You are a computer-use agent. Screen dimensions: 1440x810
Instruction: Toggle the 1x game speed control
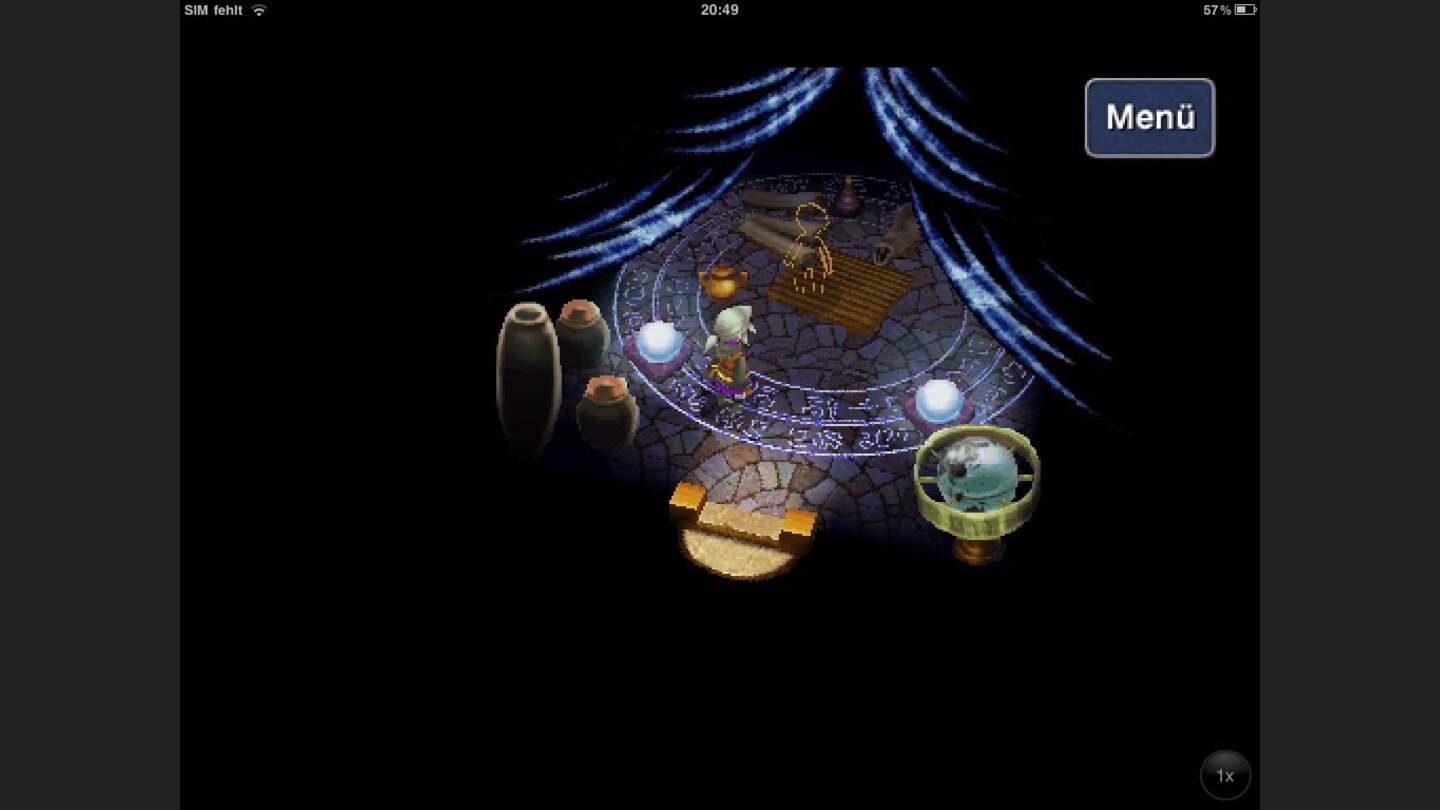(x=1224, y=775)
